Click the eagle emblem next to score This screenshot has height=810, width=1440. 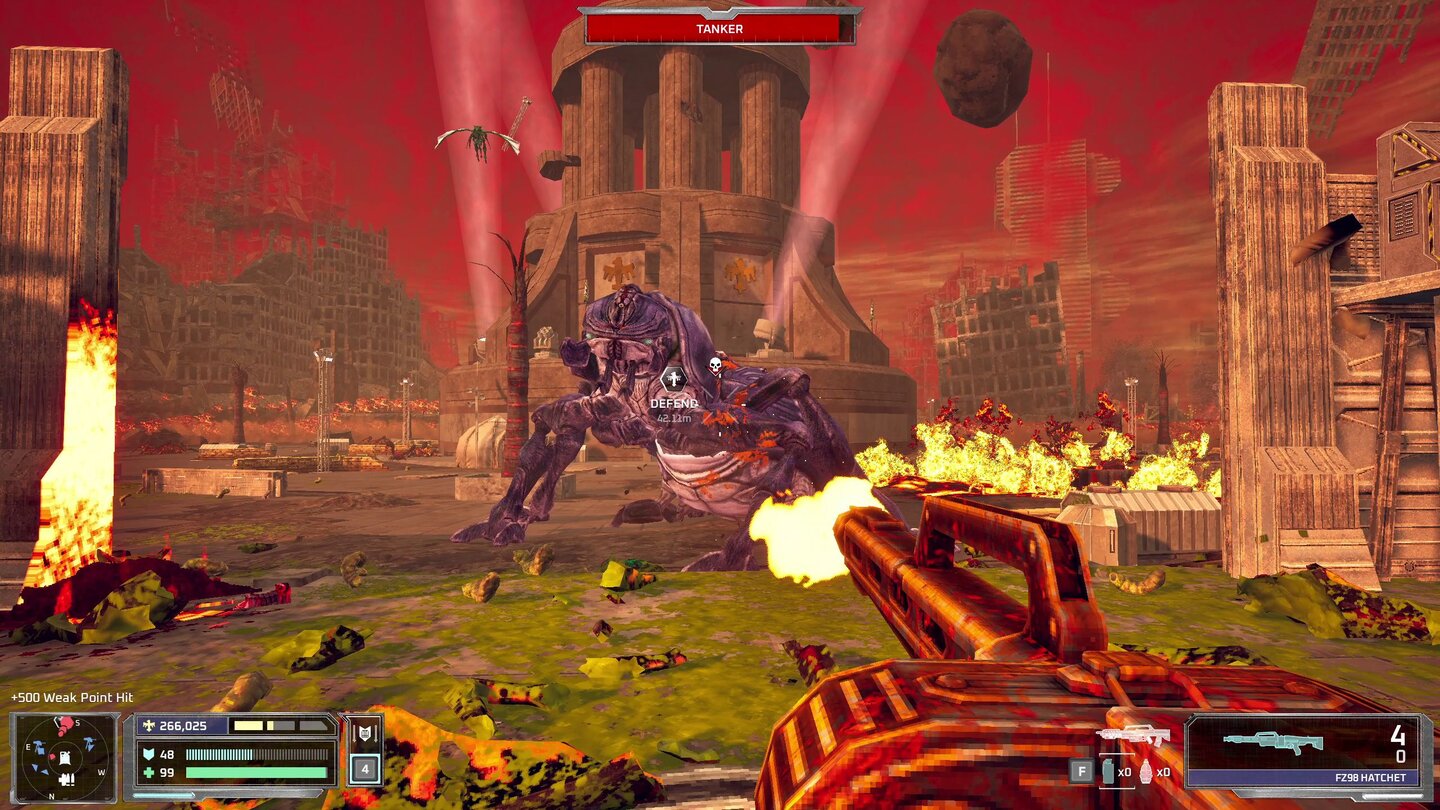(149, 727)
